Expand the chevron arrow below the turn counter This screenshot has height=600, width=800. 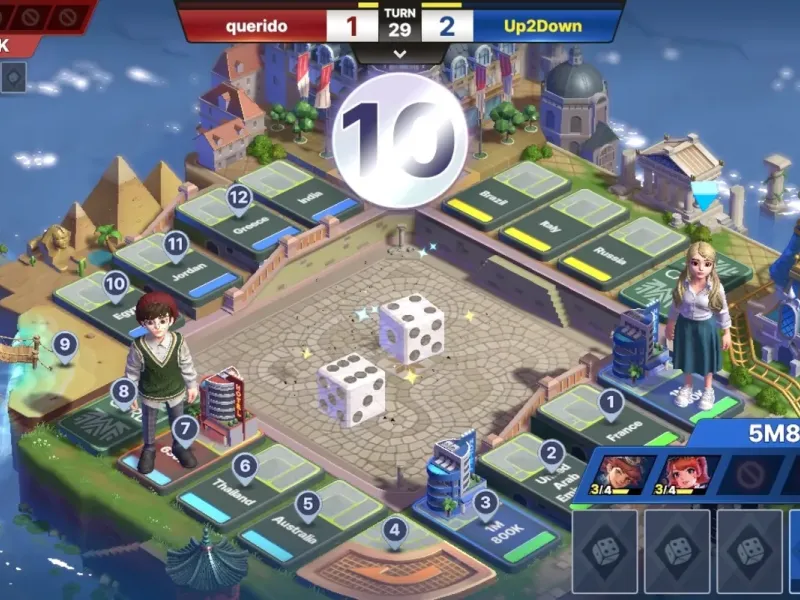click(x=400, y=54)
